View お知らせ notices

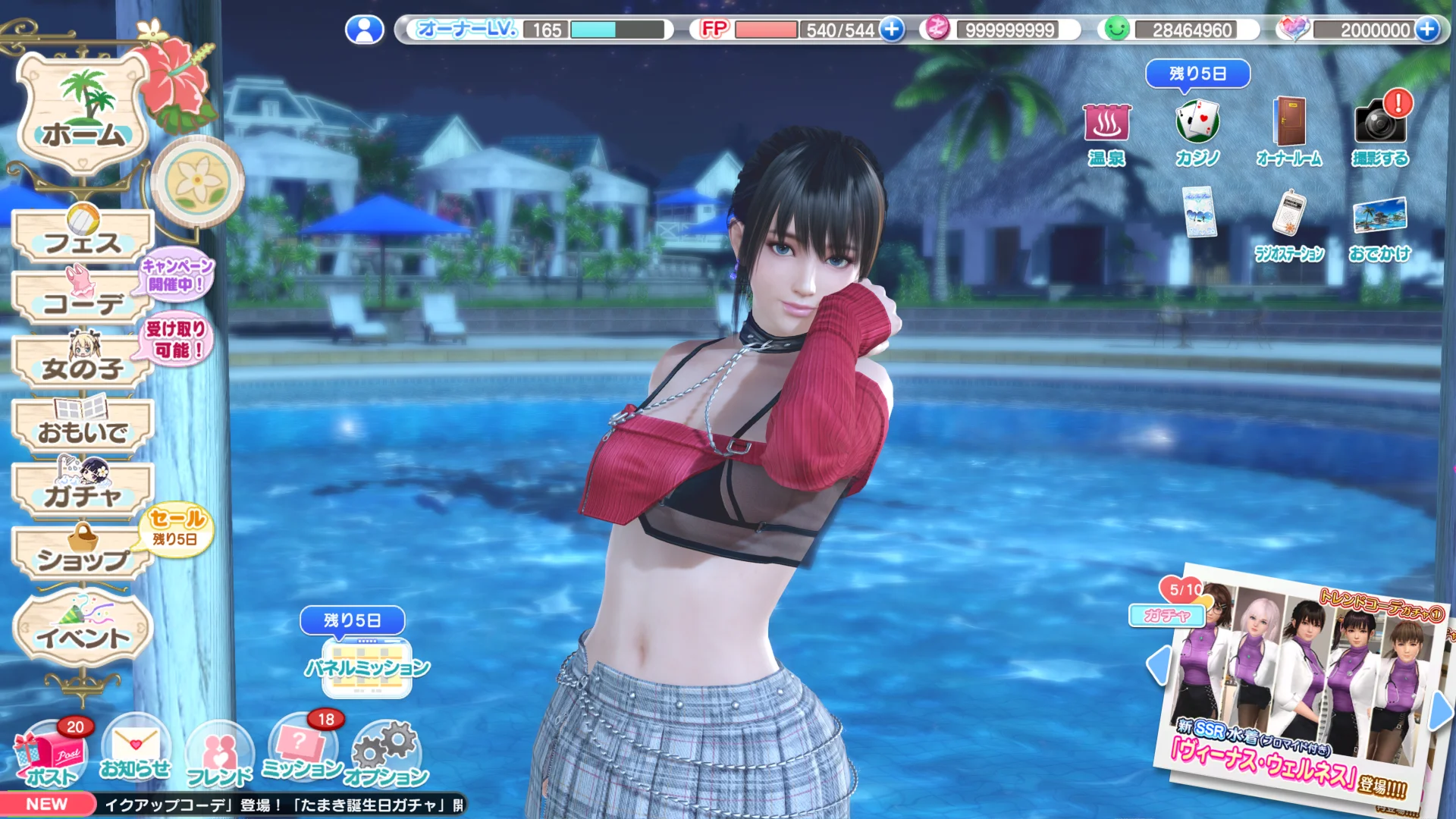135,751
